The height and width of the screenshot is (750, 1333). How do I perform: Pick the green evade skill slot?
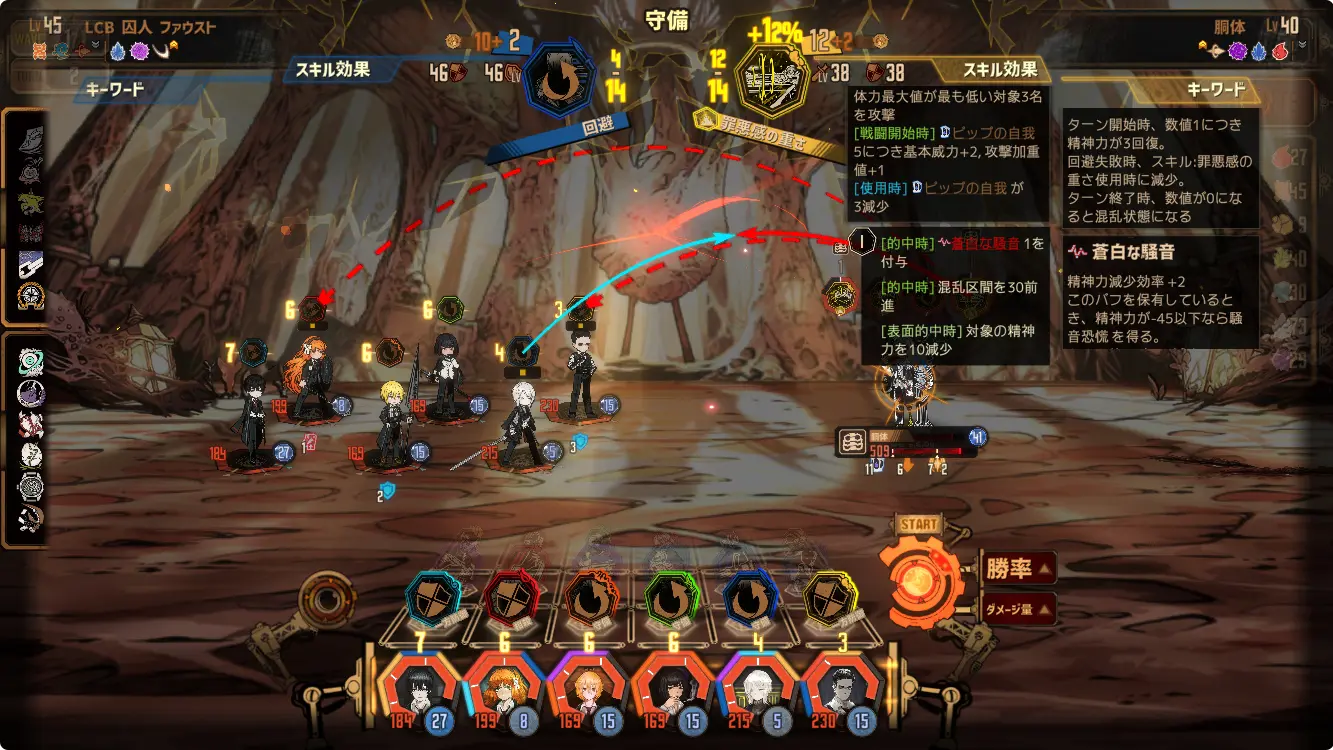click(669, 599)
